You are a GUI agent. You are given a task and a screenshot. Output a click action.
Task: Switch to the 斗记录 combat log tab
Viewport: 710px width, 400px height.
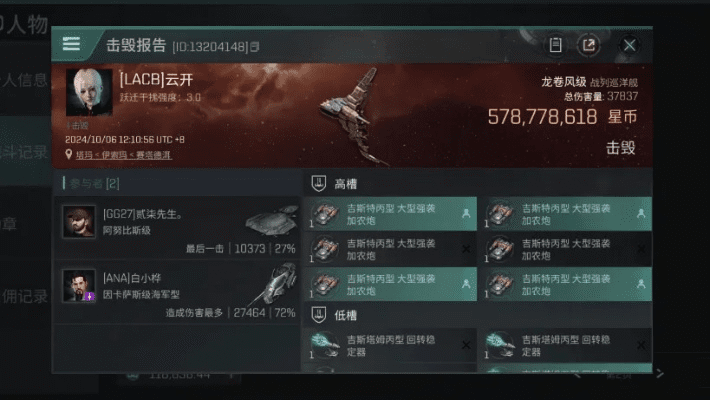(x=25, y=154)
